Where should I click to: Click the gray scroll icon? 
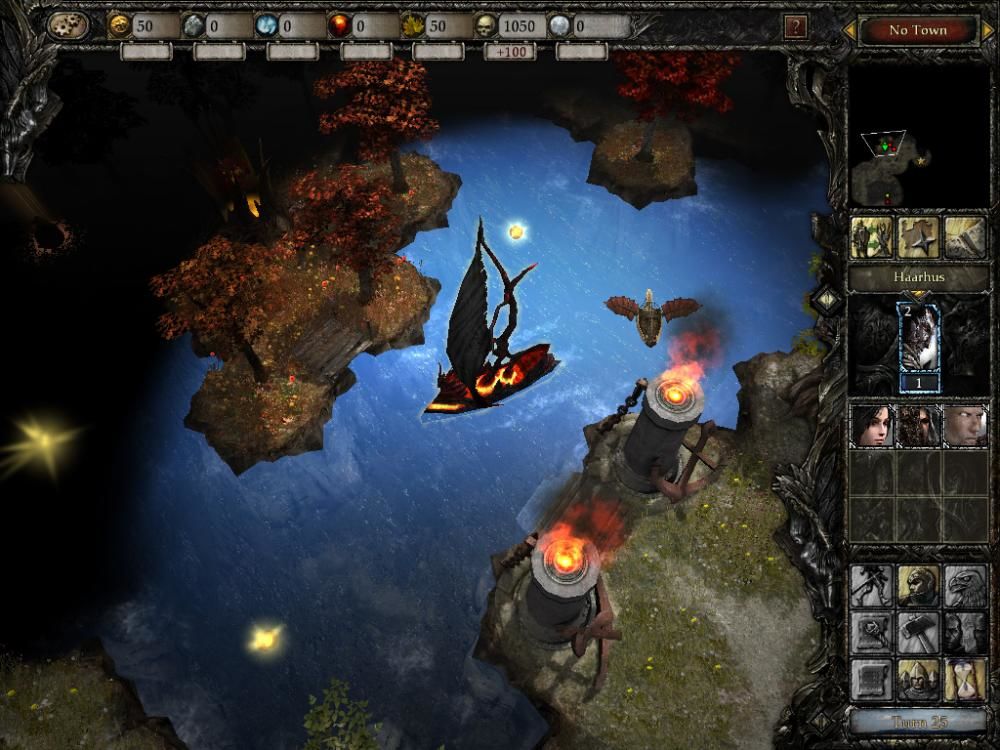870,680
